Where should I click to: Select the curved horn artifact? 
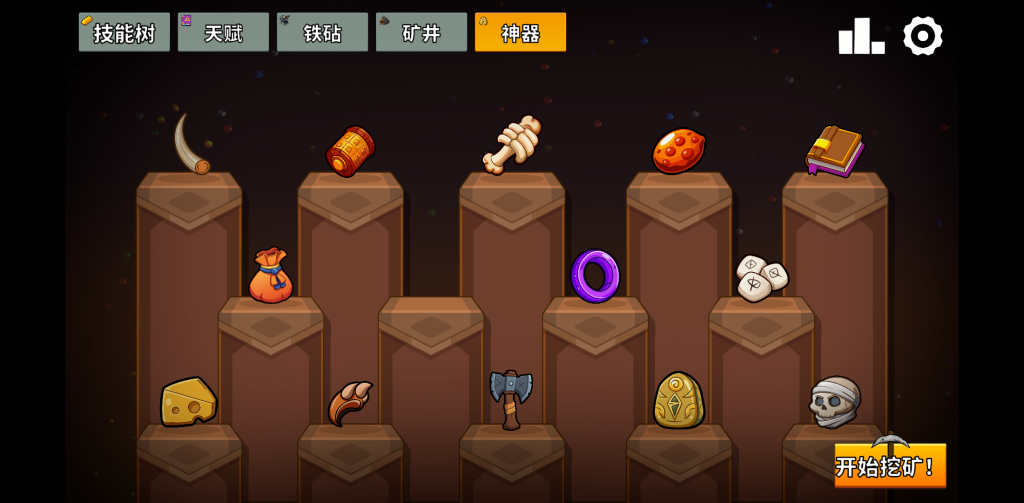189,144
